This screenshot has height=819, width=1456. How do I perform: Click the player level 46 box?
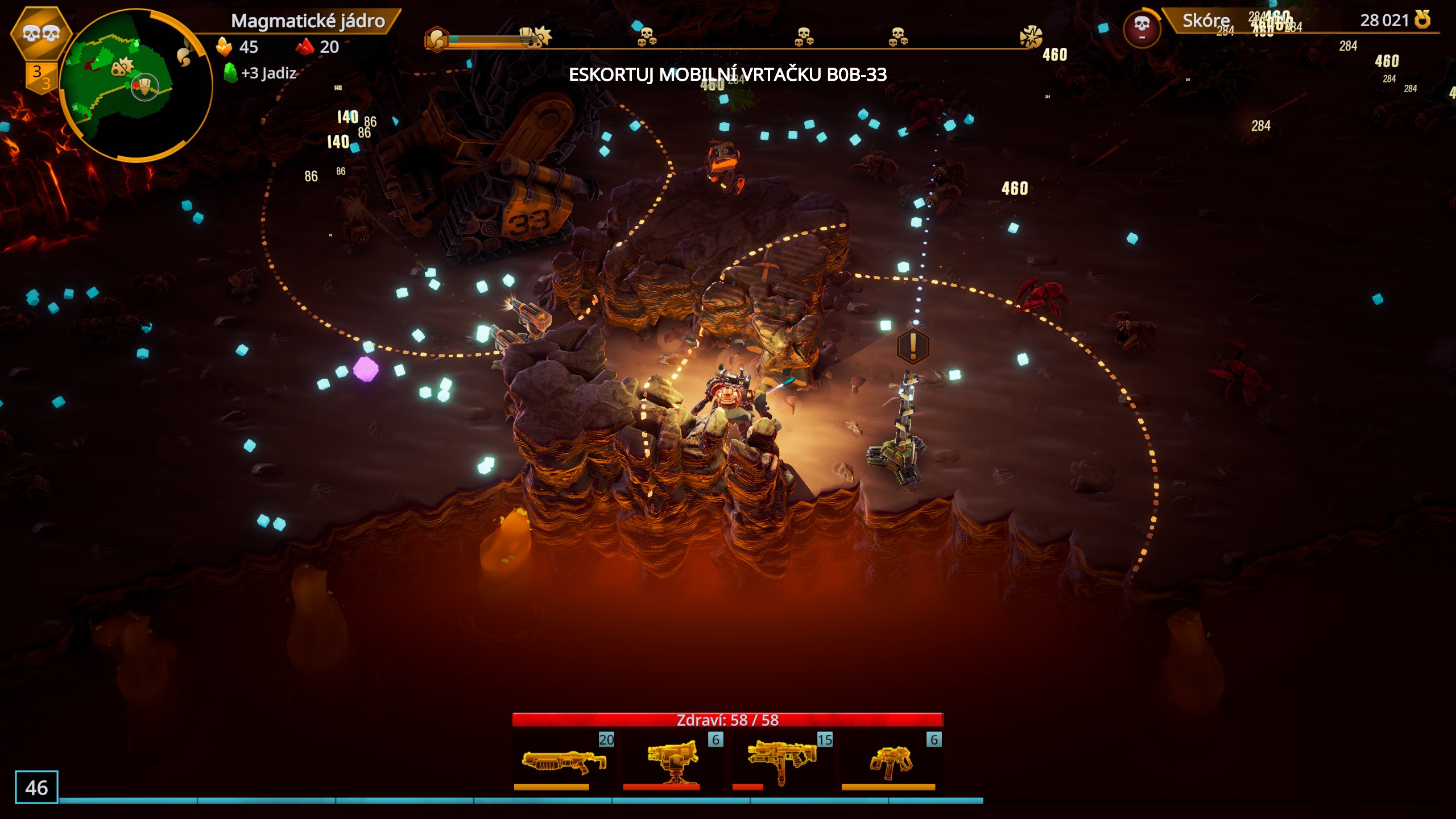pyautogui.click(x=36, y=787)
